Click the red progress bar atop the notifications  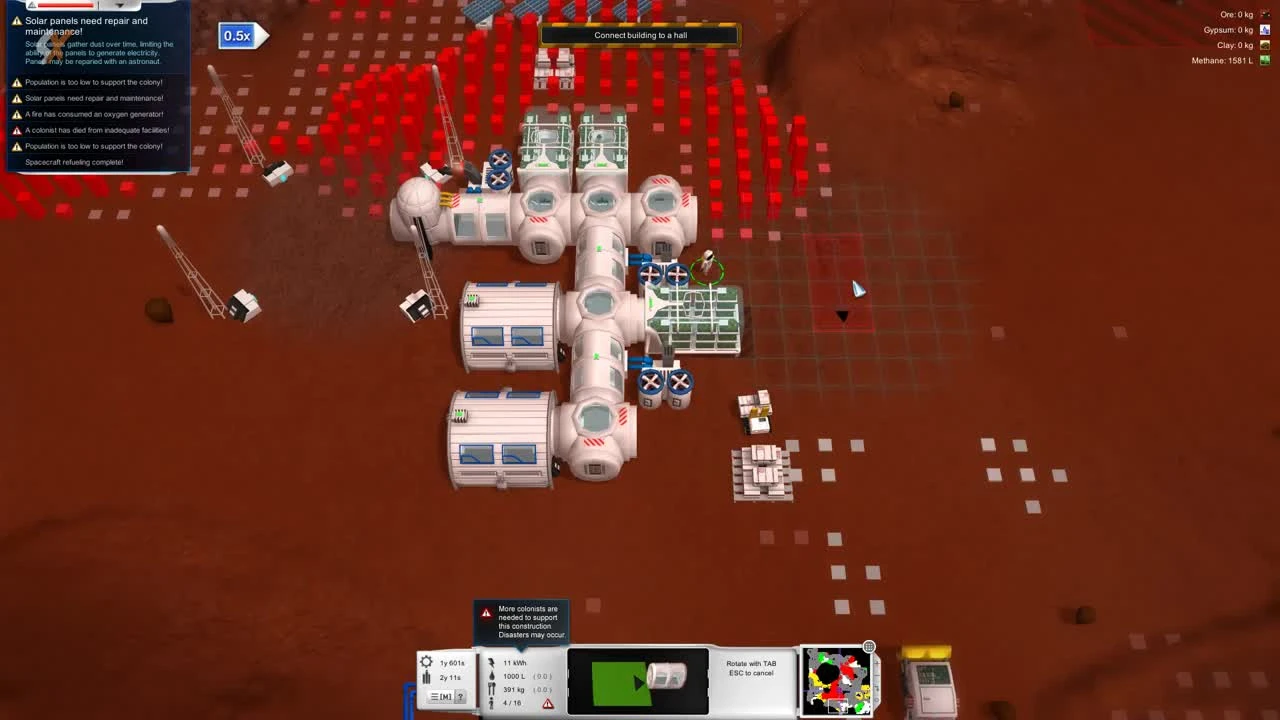pos(66,4)
